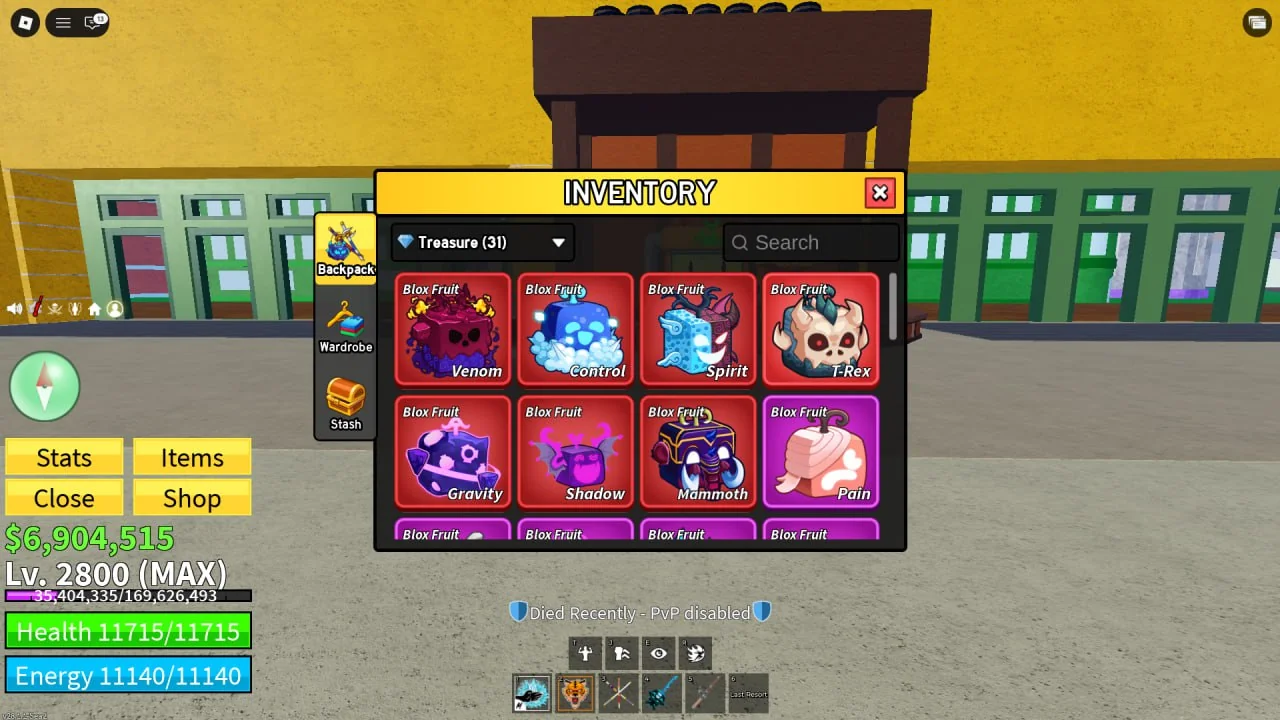Close the Inventory window
Viewport: 1280px width, 720px height.
[x=880, y=193]
